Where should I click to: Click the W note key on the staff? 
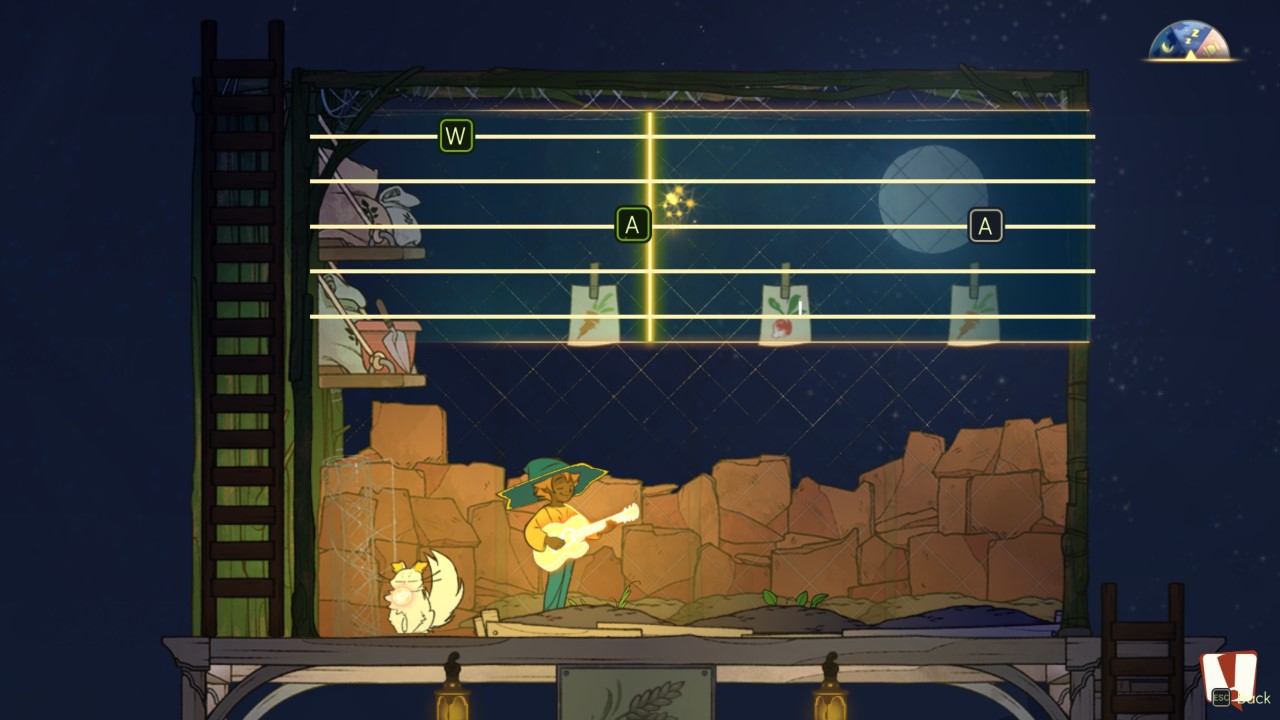click(456, 135)
